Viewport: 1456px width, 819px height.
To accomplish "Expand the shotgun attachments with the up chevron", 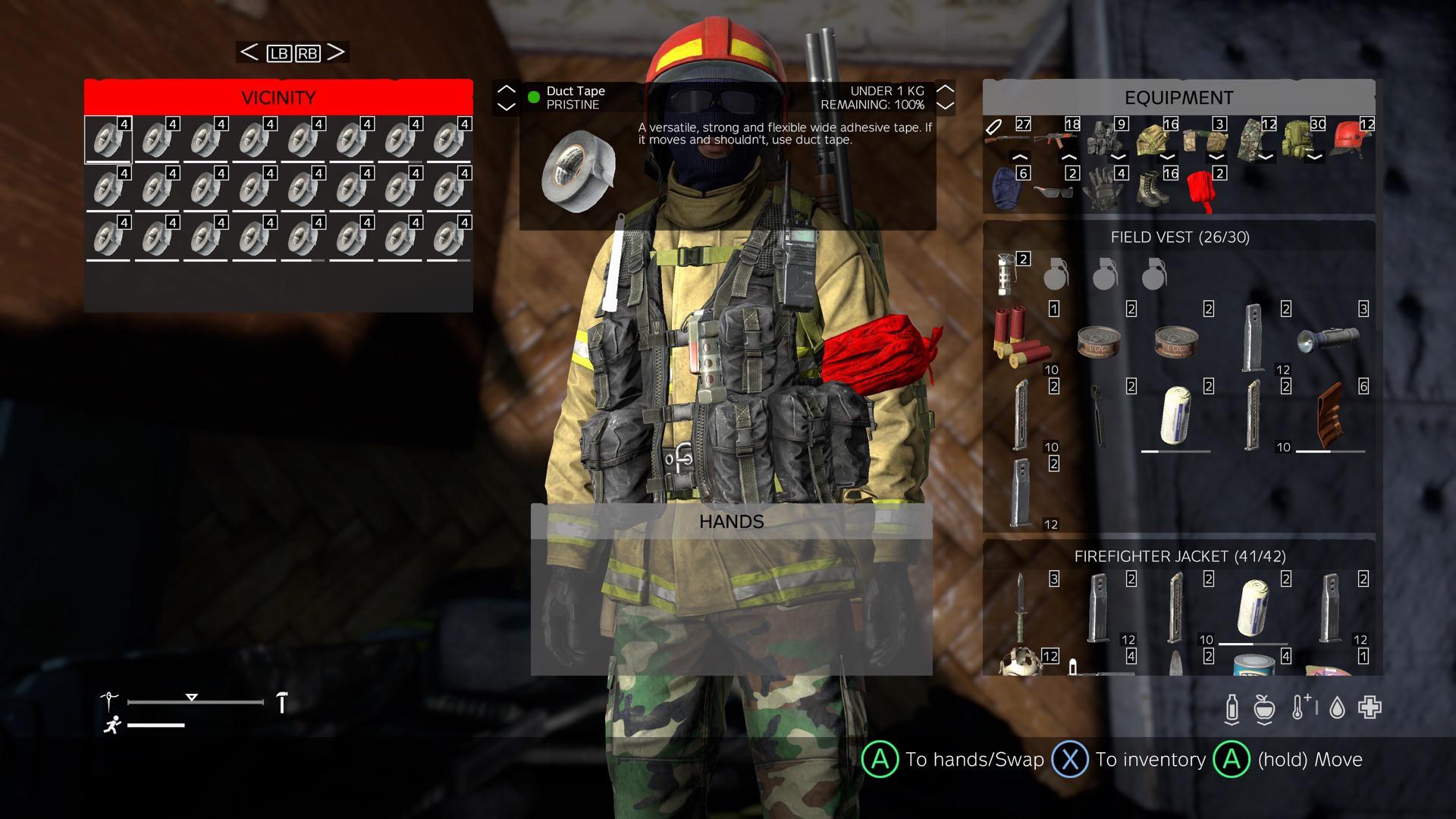I will point(1021,157).
